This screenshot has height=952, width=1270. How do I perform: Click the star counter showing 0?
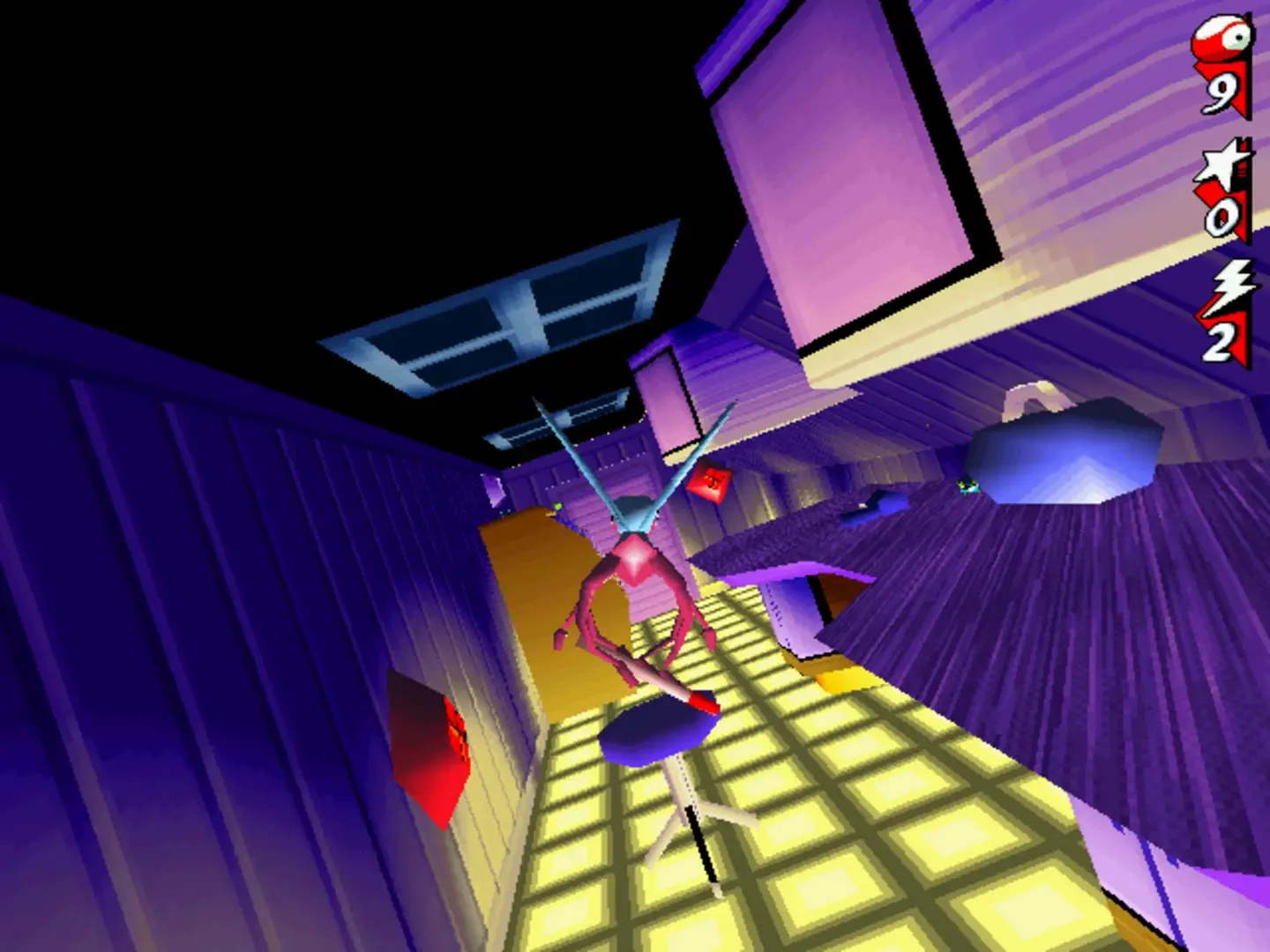[1224, 216]
